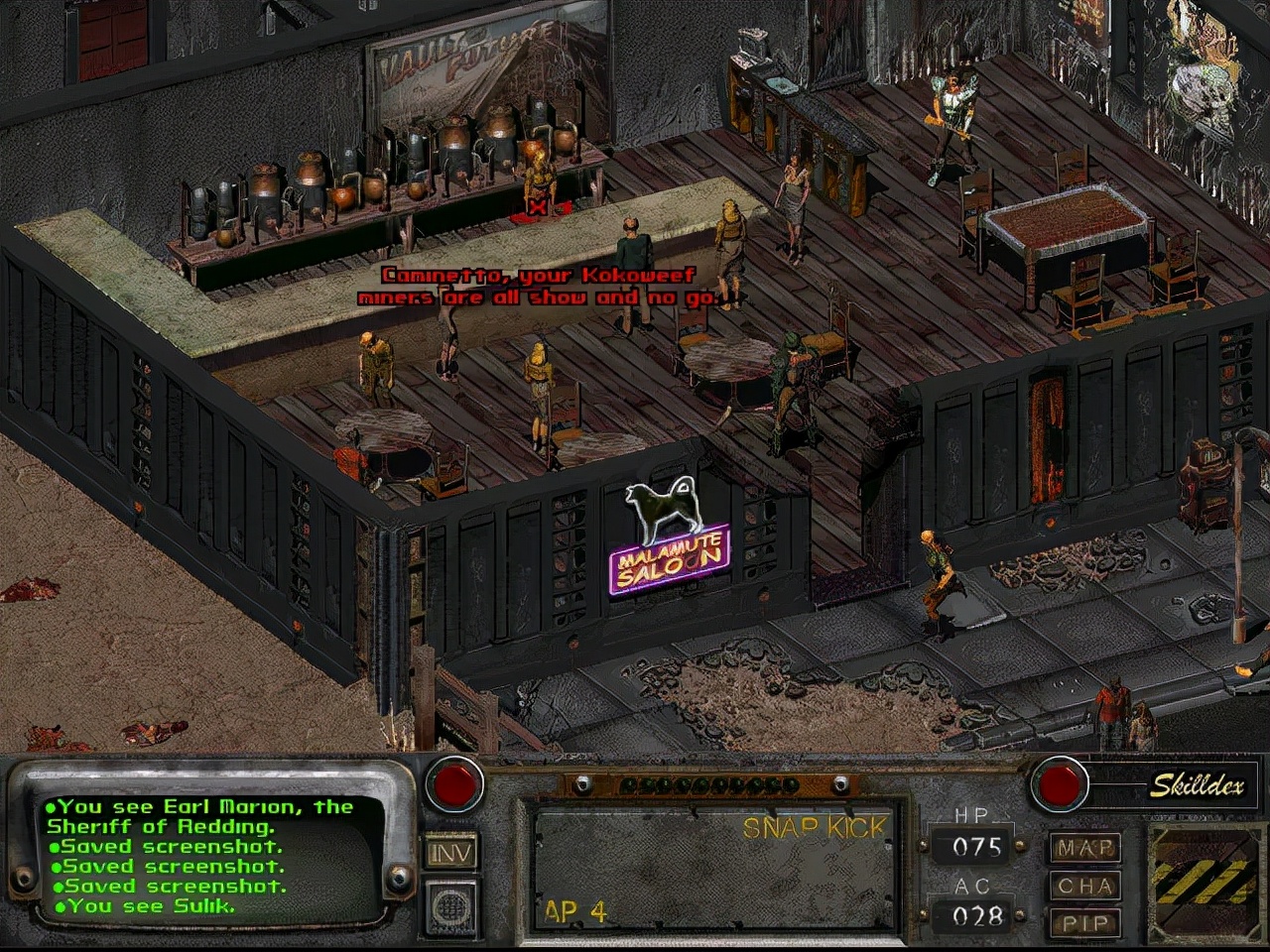Open the MAP screen
This screenshot has height=952, width=1270.
(1084, 849)
